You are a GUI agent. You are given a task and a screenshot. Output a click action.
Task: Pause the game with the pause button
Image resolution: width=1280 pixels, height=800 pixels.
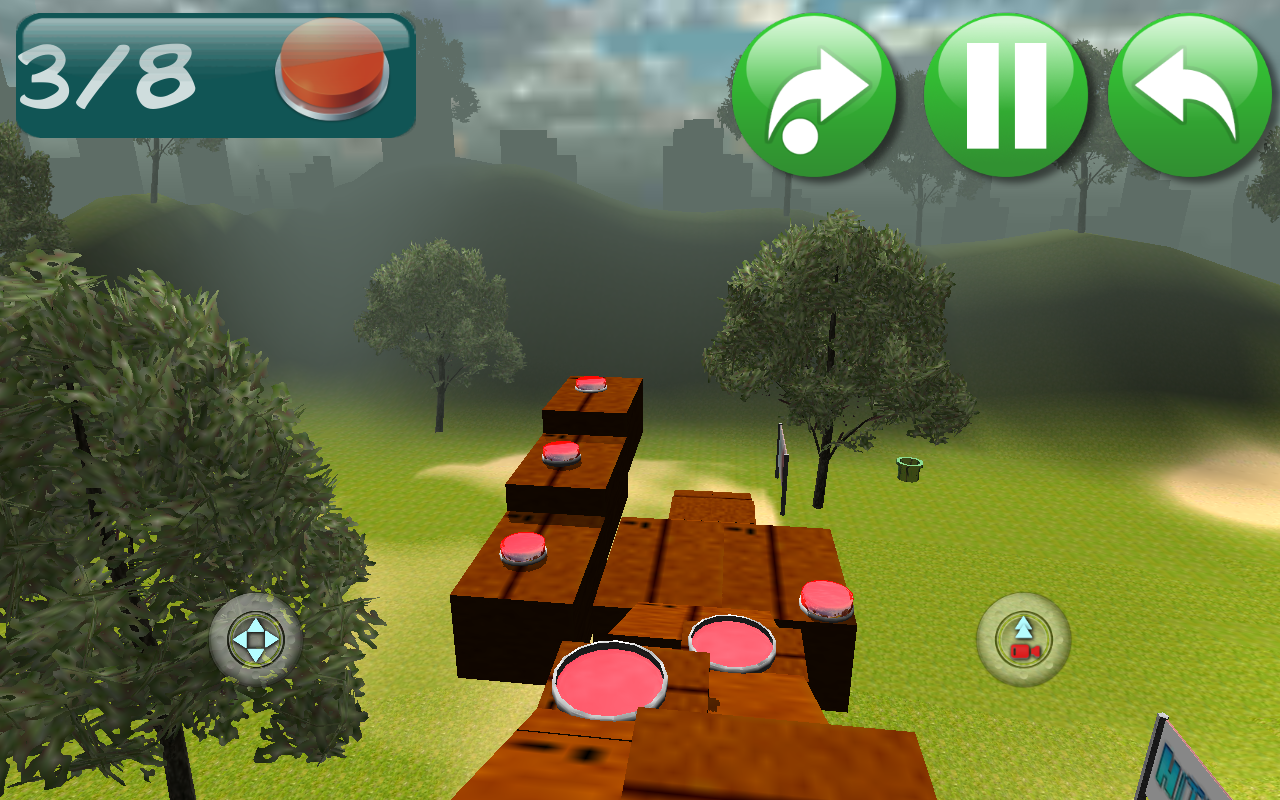click(x=1006, y=96)
